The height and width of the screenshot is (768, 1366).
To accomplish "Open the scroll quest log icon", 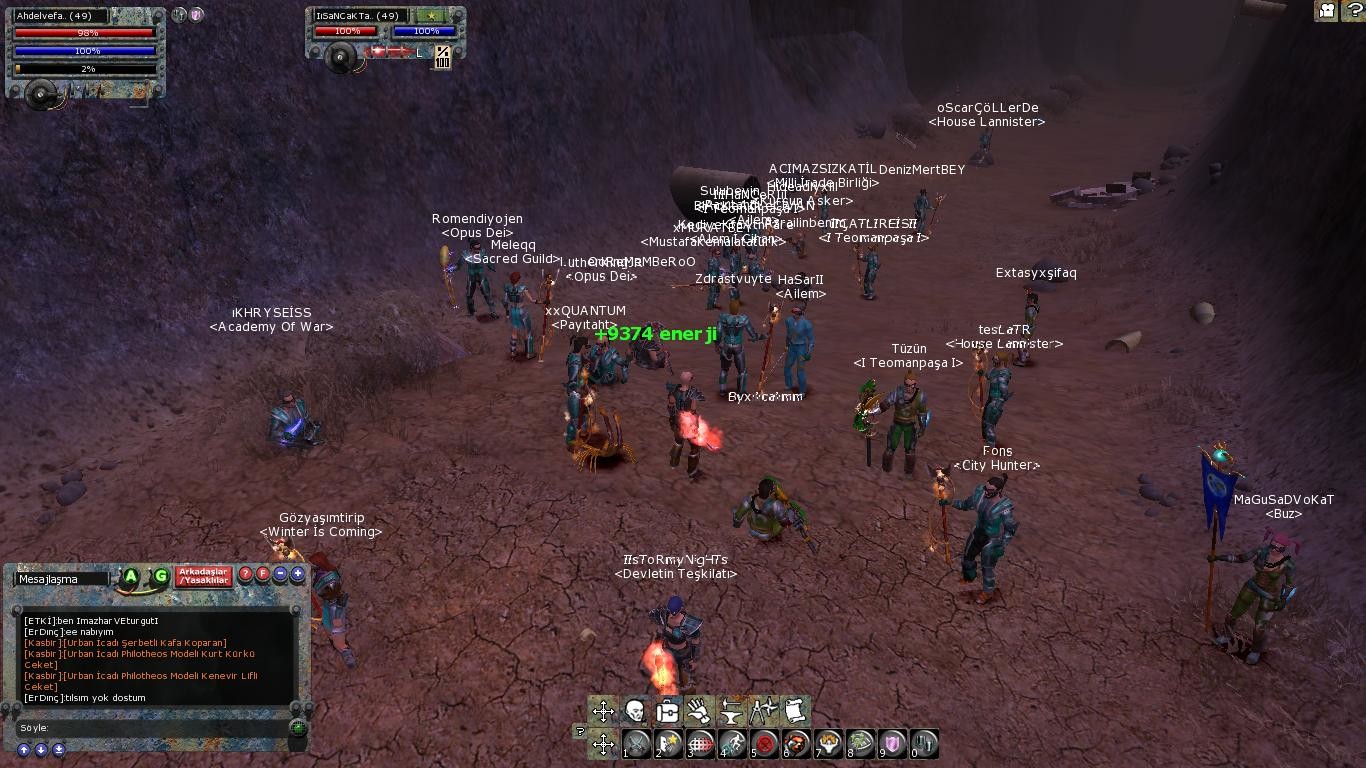I will [x=795, y=711].
